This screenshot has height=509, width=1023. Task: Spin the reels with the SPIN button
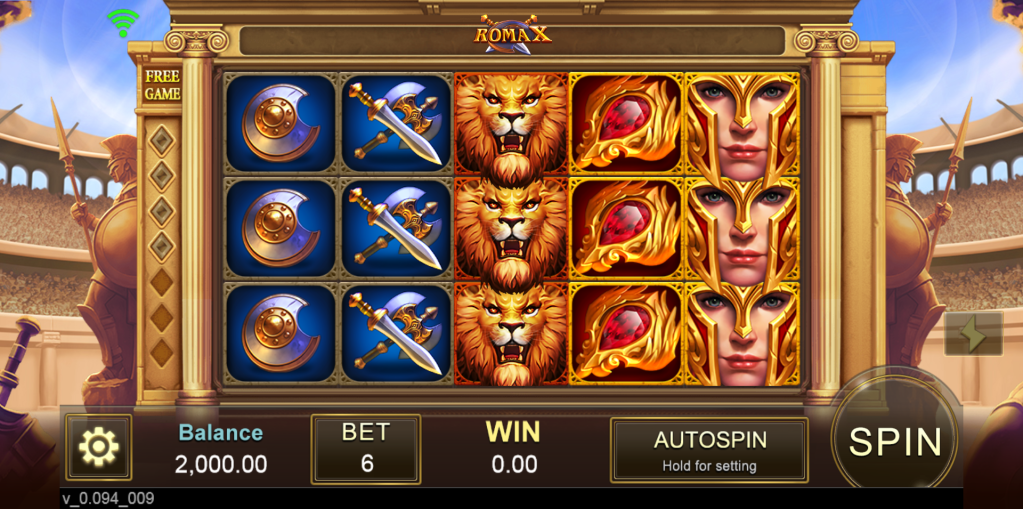[894, 441]
